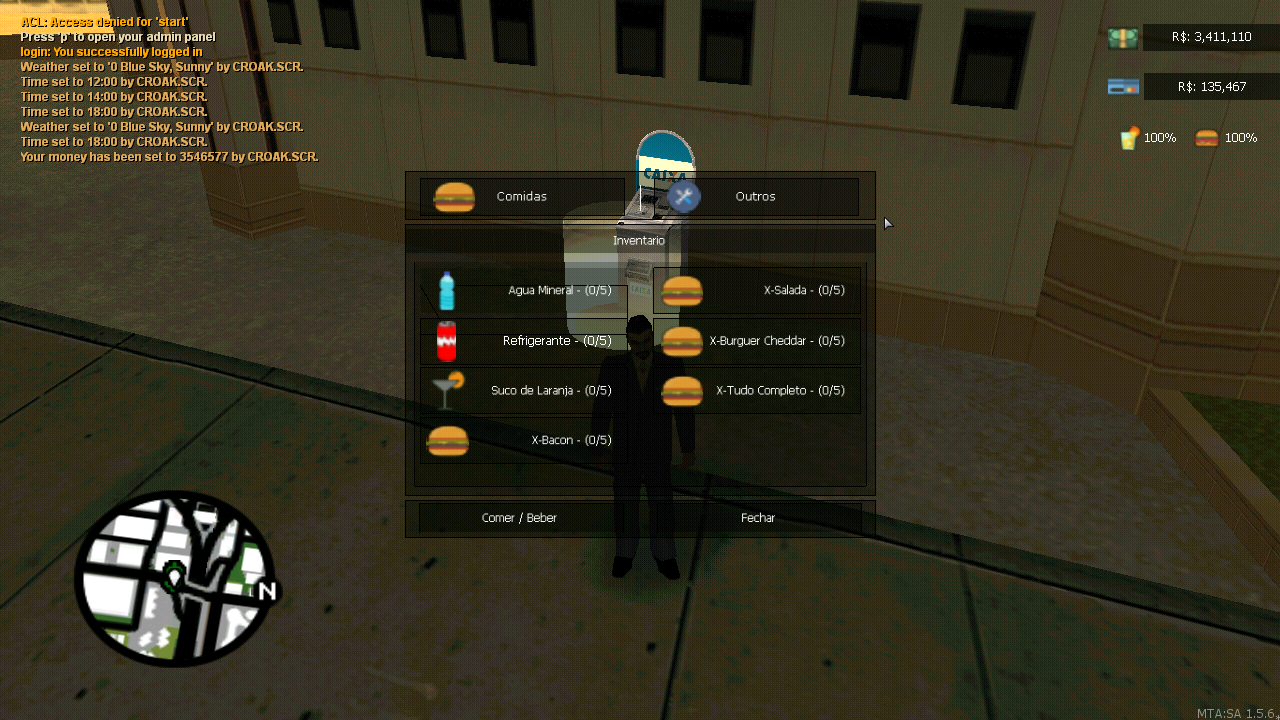Click the hunger burger indicator at 100%

[x=1207, y=137]
